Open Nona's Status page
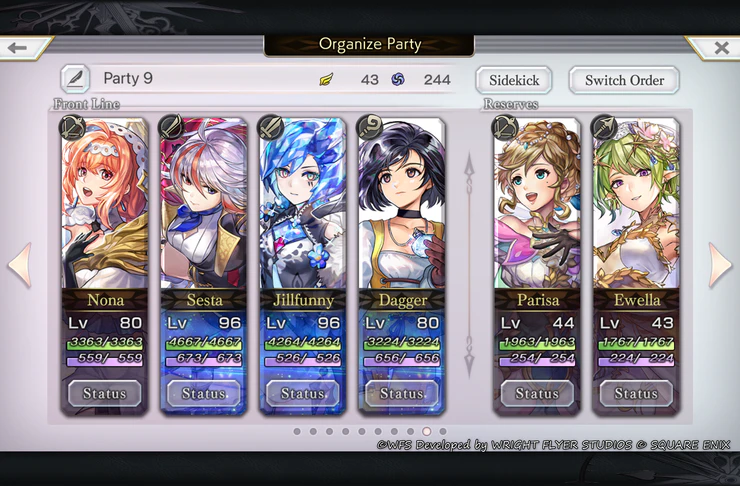 [104, 393]
